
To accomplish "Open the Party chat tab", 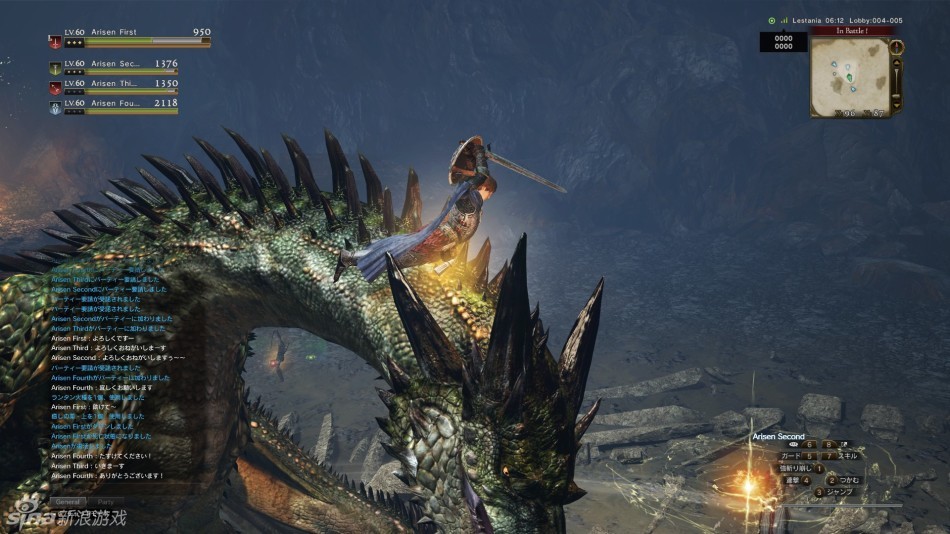I will (104, 502).
